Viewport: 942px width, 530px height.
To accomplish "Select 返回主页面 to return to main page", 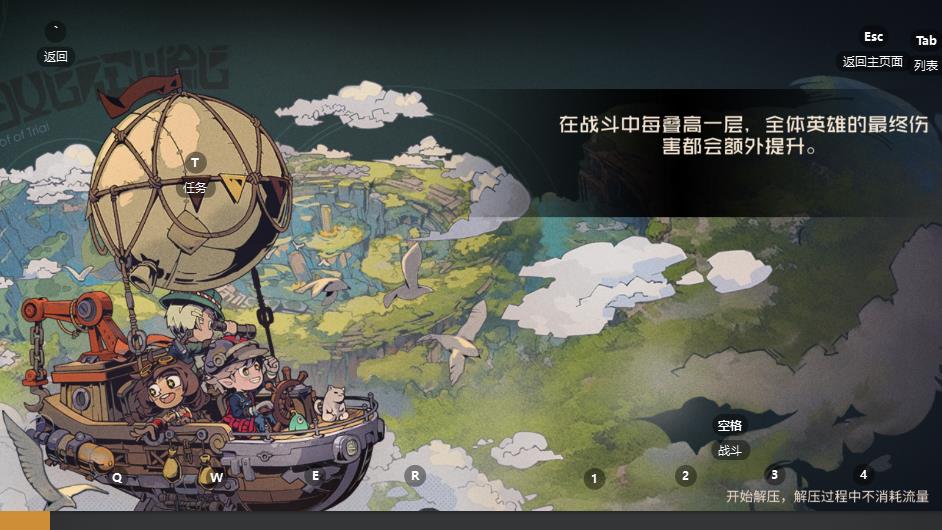I will [x=872, y=62].
